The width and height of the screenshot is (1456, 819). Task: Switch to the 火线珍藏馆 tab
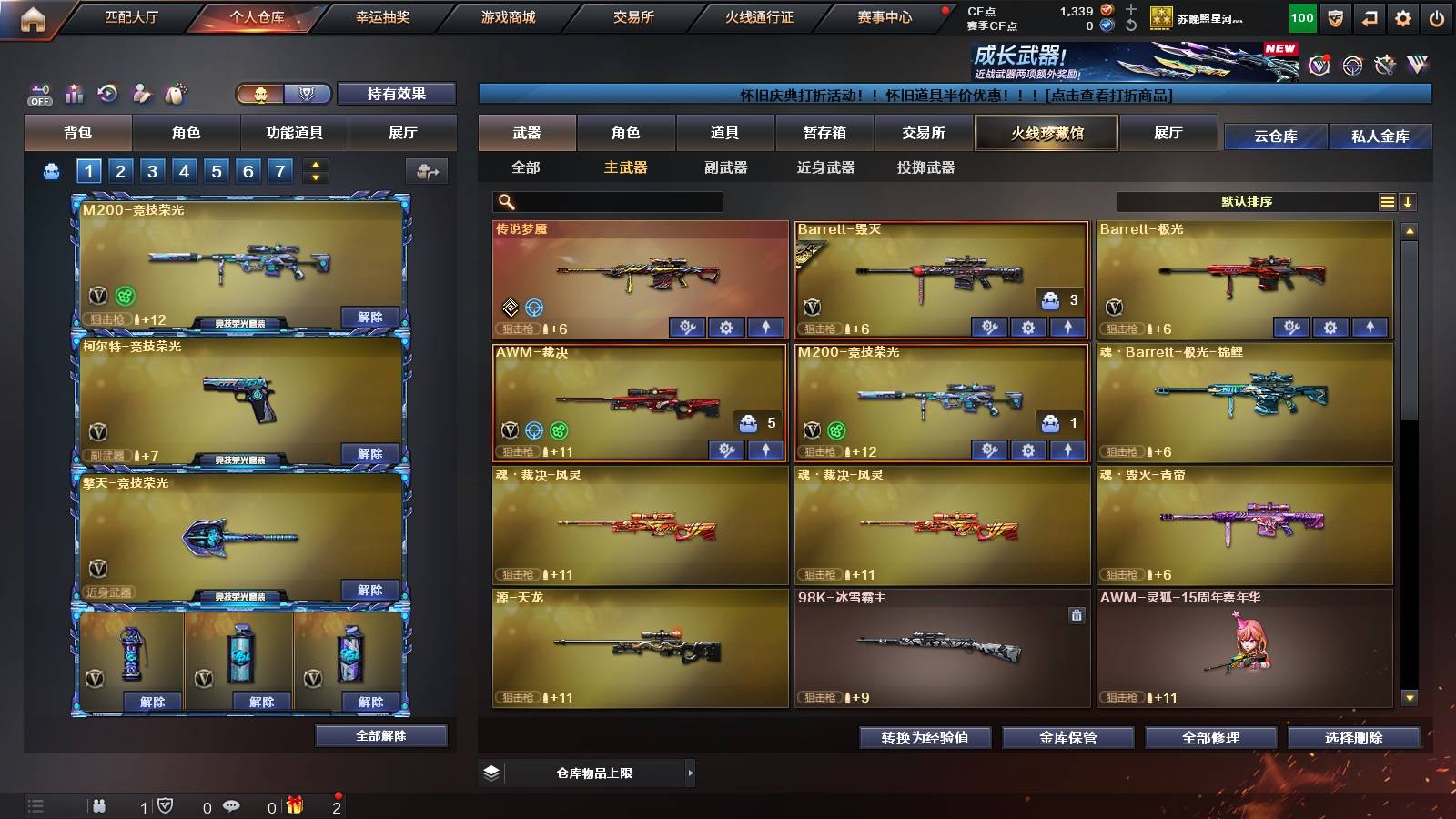point(1046,133)
